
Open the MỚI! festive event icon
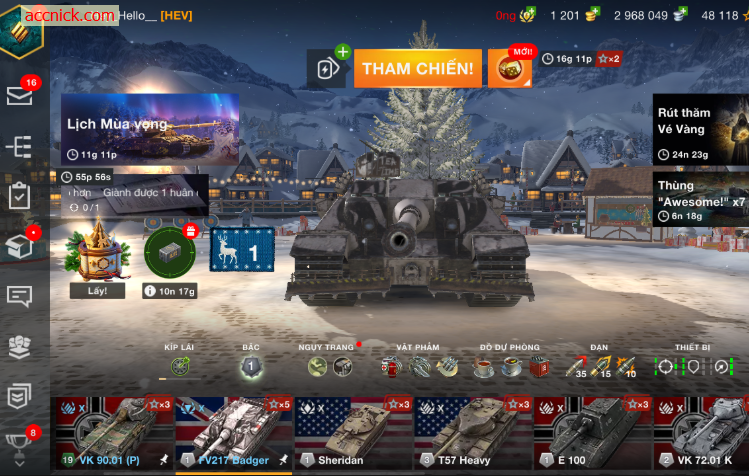pyautogui.click(x=510, y=68)
